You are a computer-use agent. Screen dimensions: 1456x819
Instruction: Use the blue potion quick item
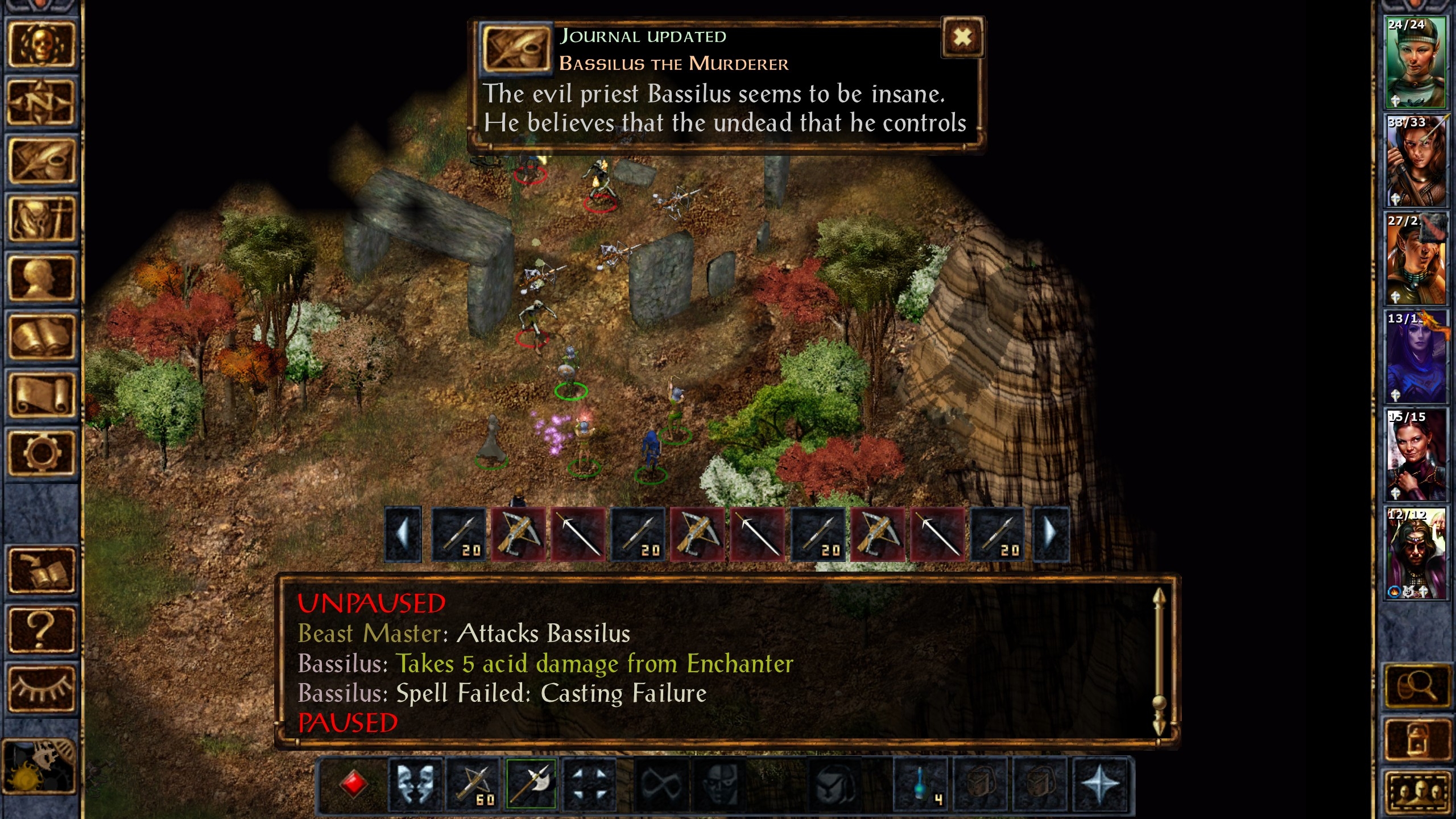(921, 784)
